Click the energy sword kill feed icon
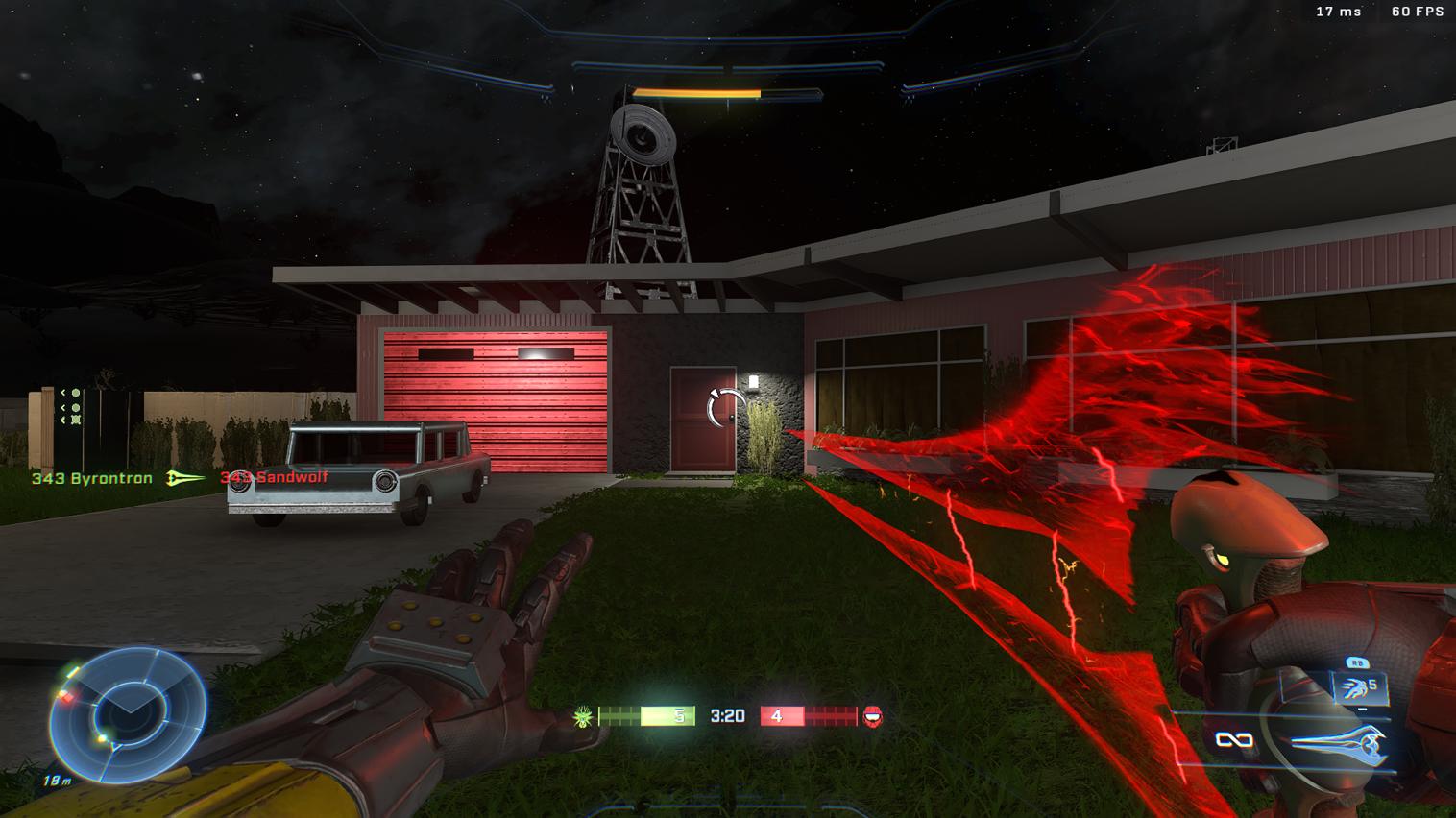This screenshot has height=818, width=1456. point(181,477)
